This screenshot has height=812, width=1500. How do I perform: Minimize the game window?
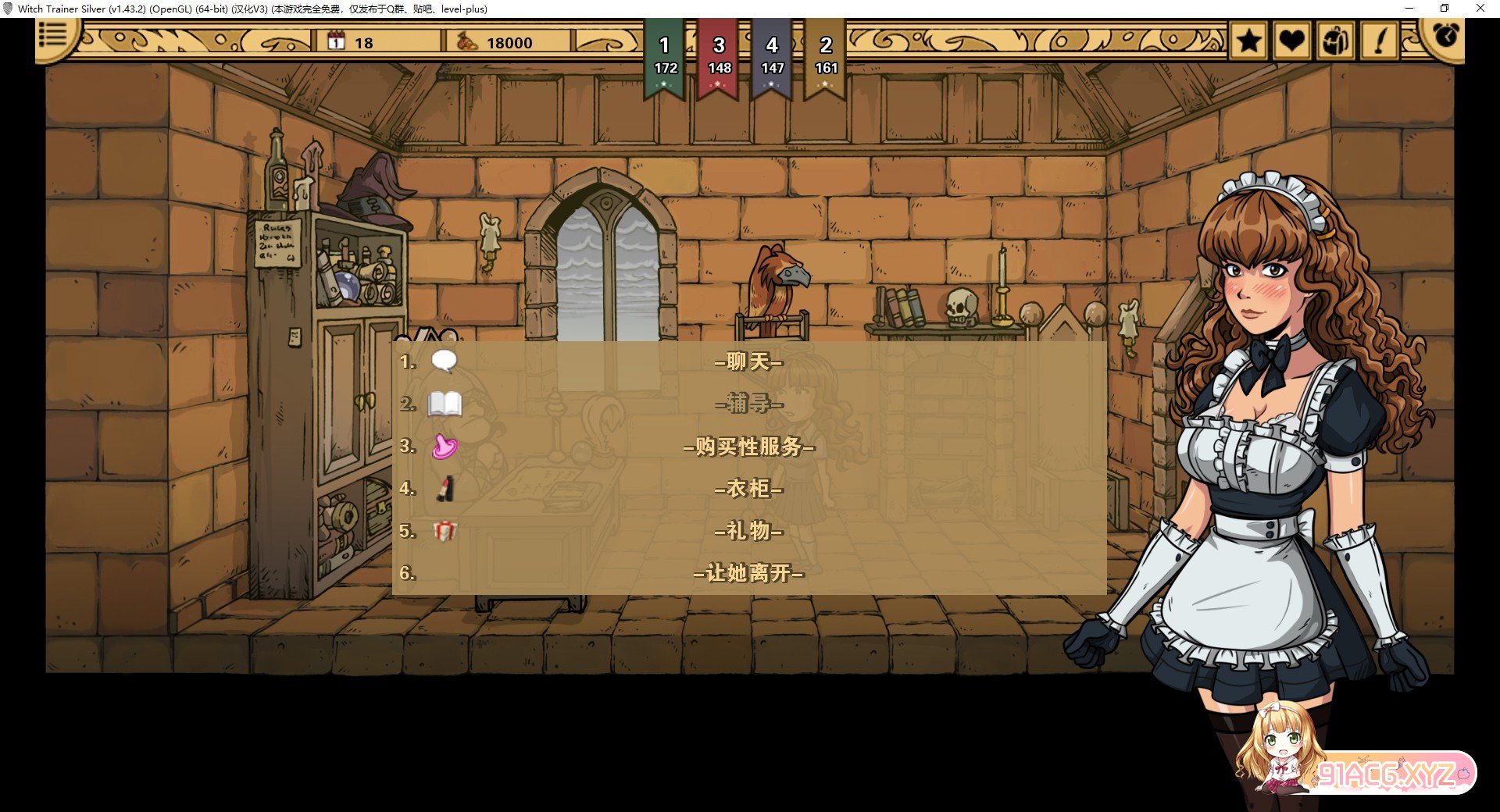1409,9
